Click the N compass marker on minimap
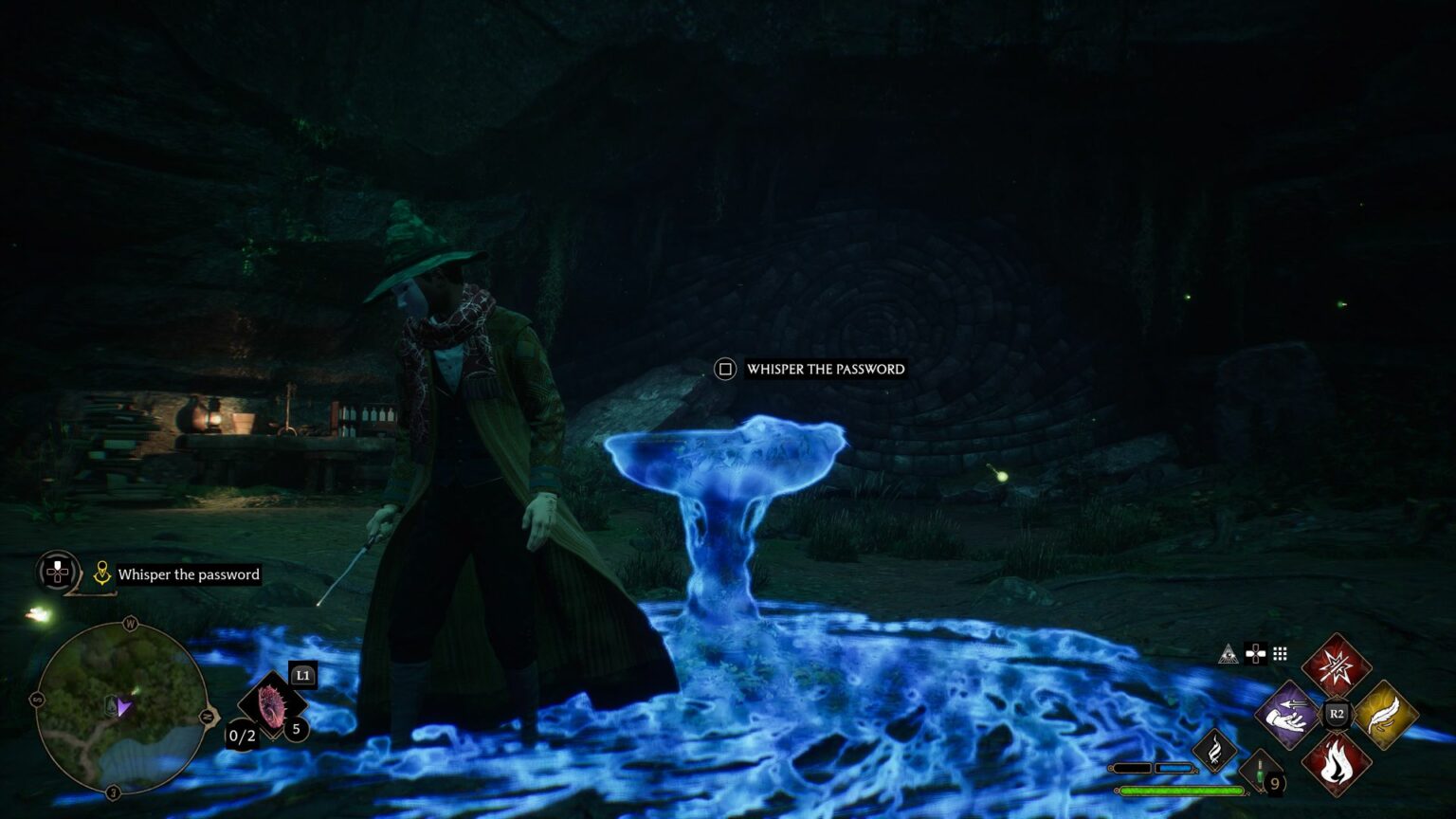1456x819 pixels. 208,716
